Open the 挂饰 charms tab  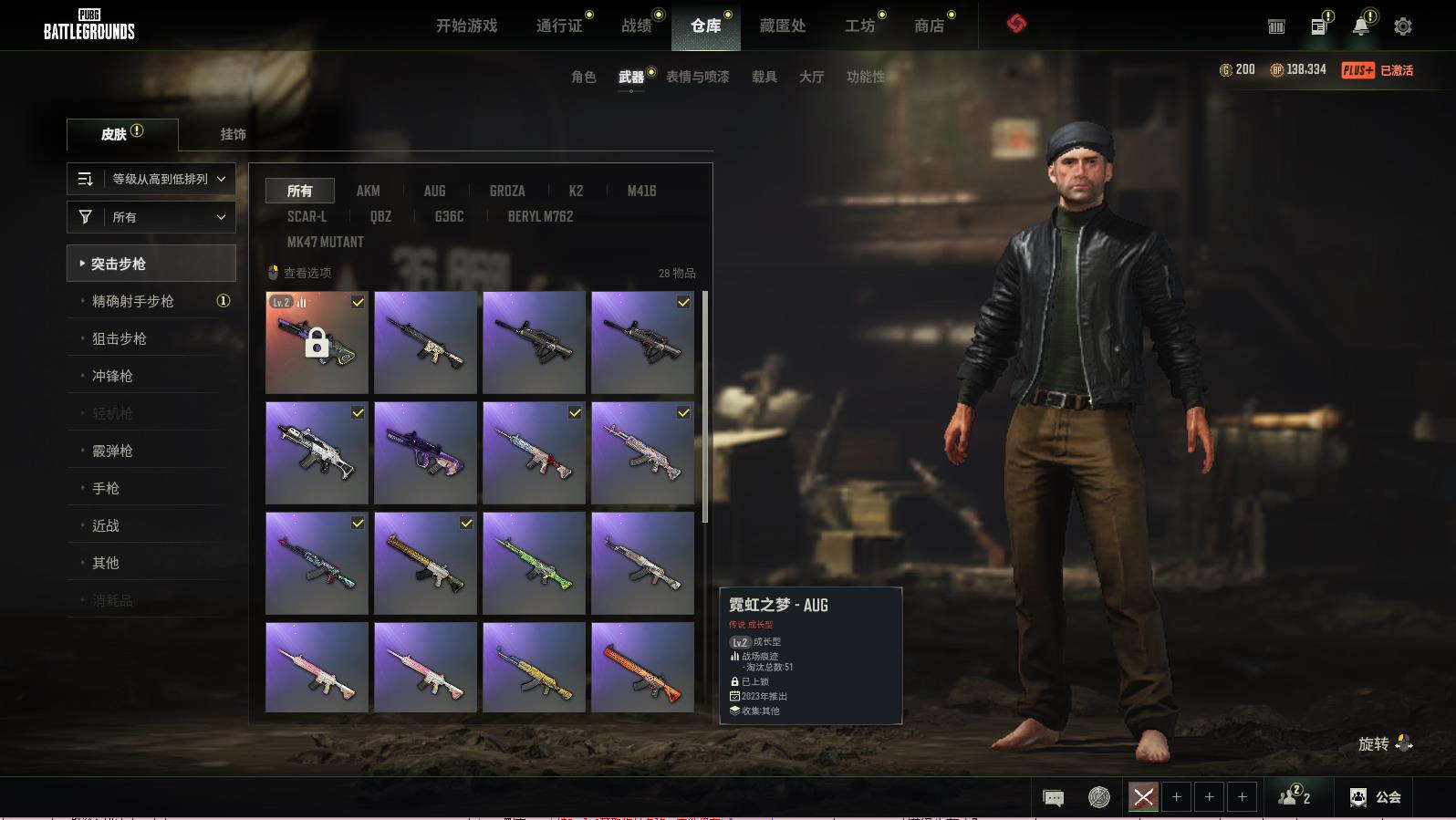point(233,134)
